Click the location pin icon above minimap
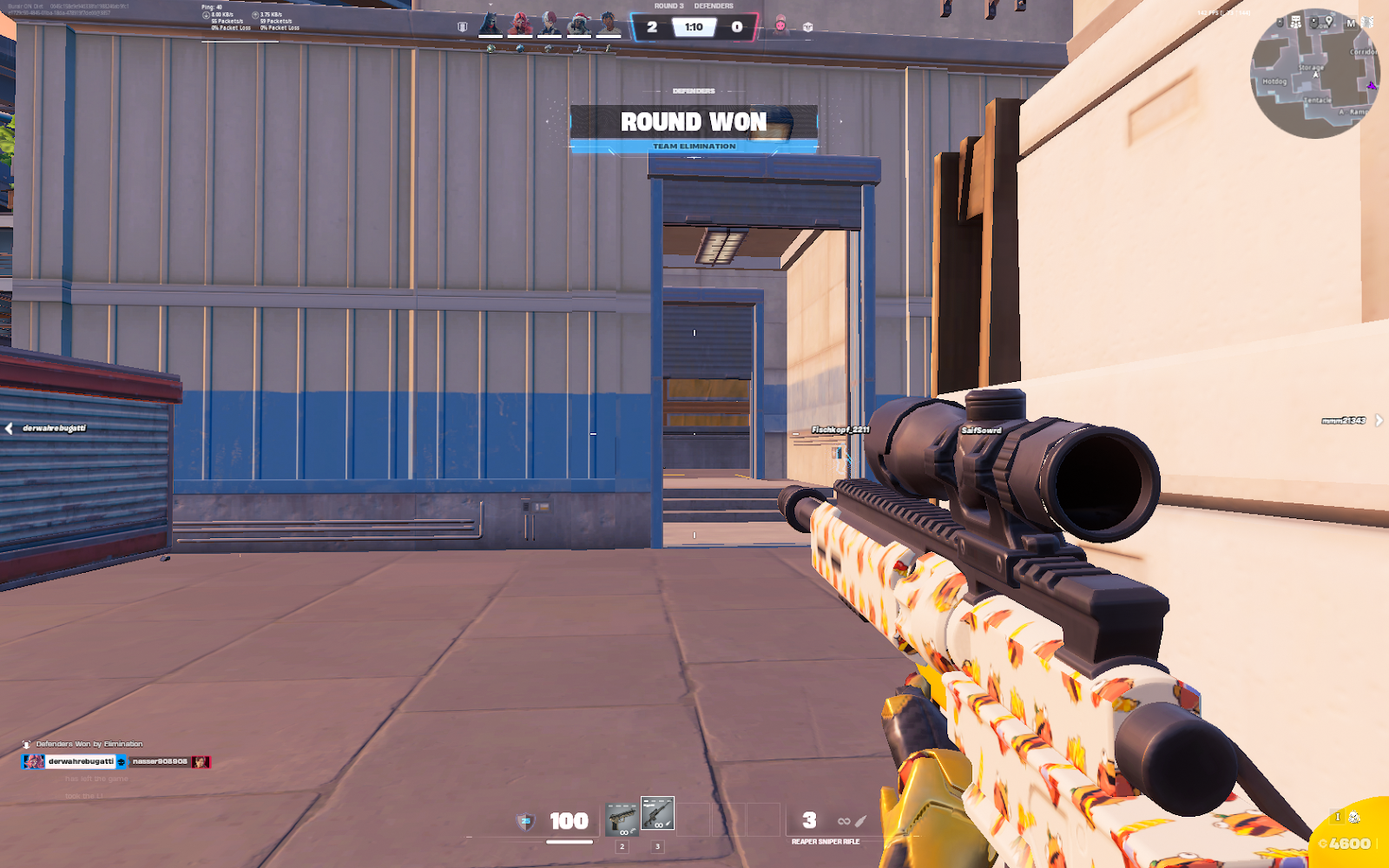The height and width of the screenshot is (868, 1389). (x=1328, y=22)
